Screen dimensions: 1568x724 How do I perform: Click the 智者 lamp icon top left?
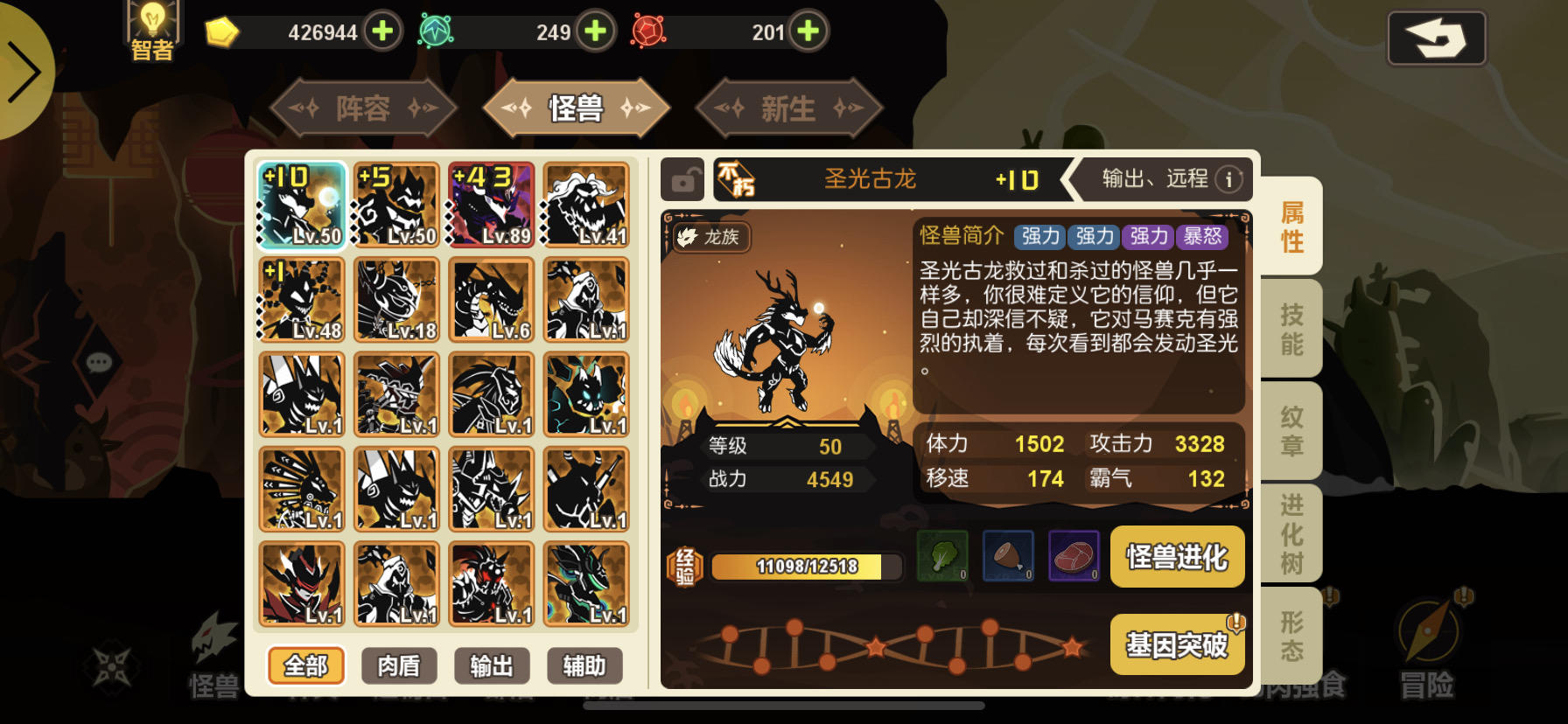pyautogui.click(x=152, y=26)
